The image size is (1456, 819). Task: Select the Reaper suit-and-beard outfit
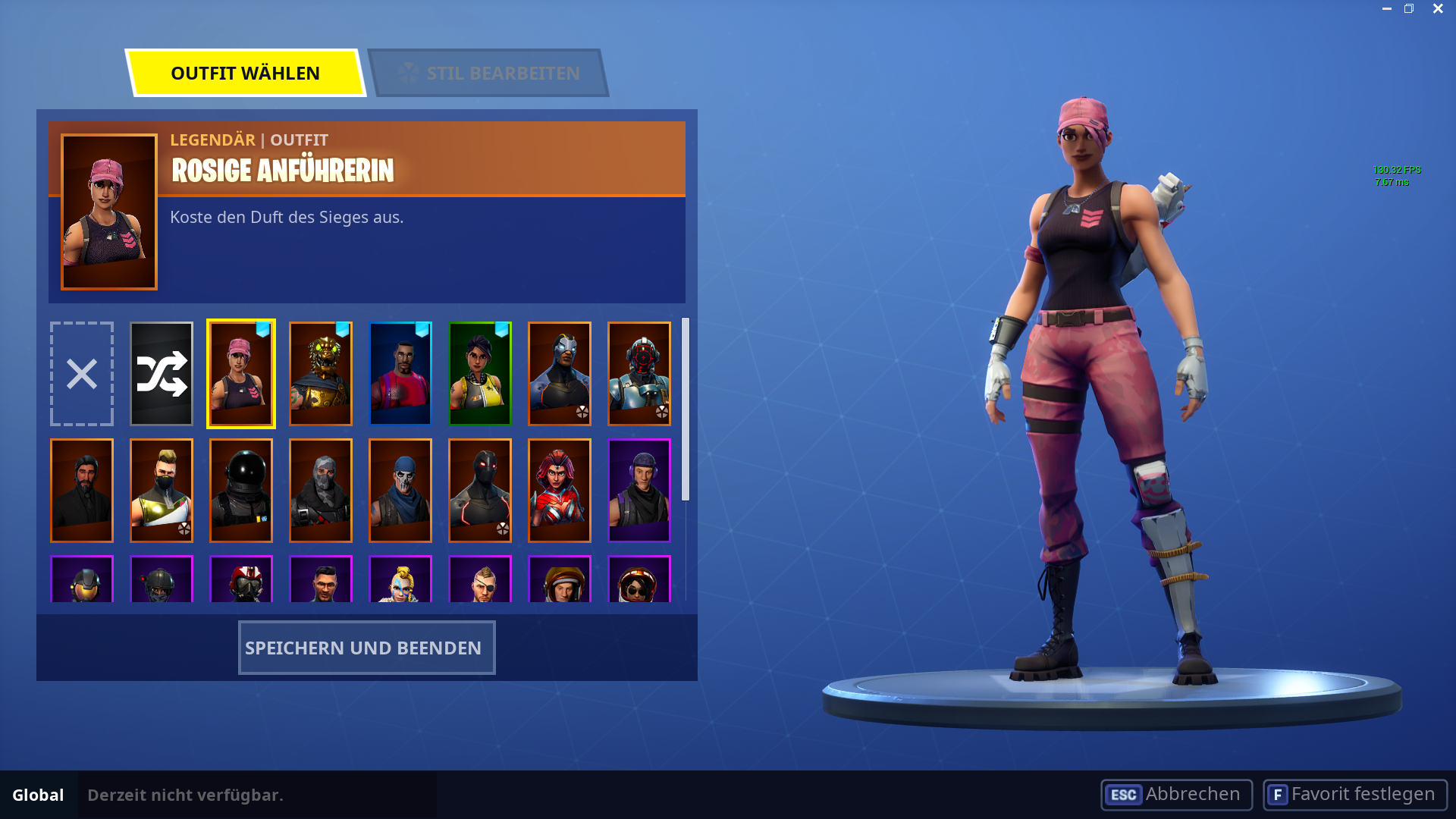pyautogui.click(x=81, y=490)
